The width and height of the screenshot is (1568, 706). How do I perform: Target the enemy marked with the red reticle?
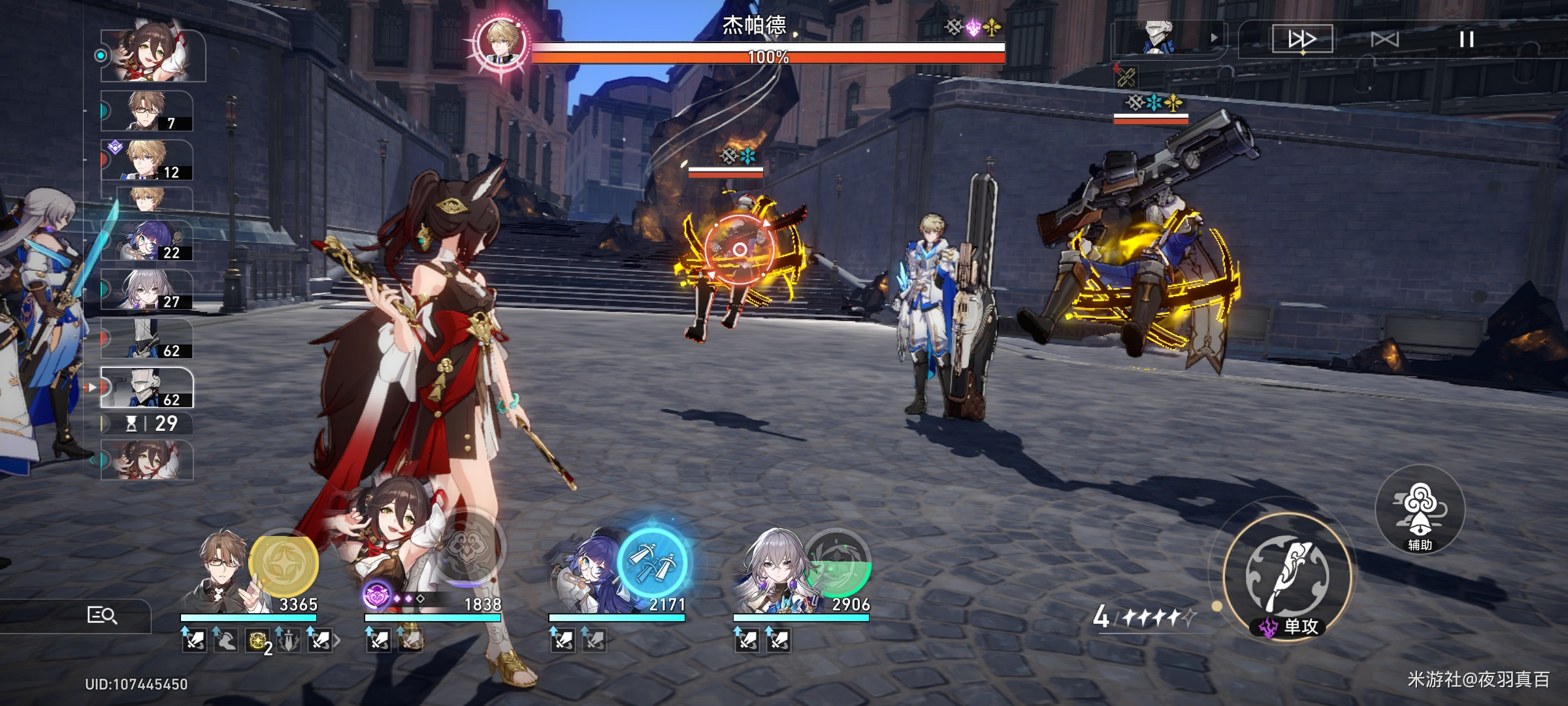(x=739, y=250)
